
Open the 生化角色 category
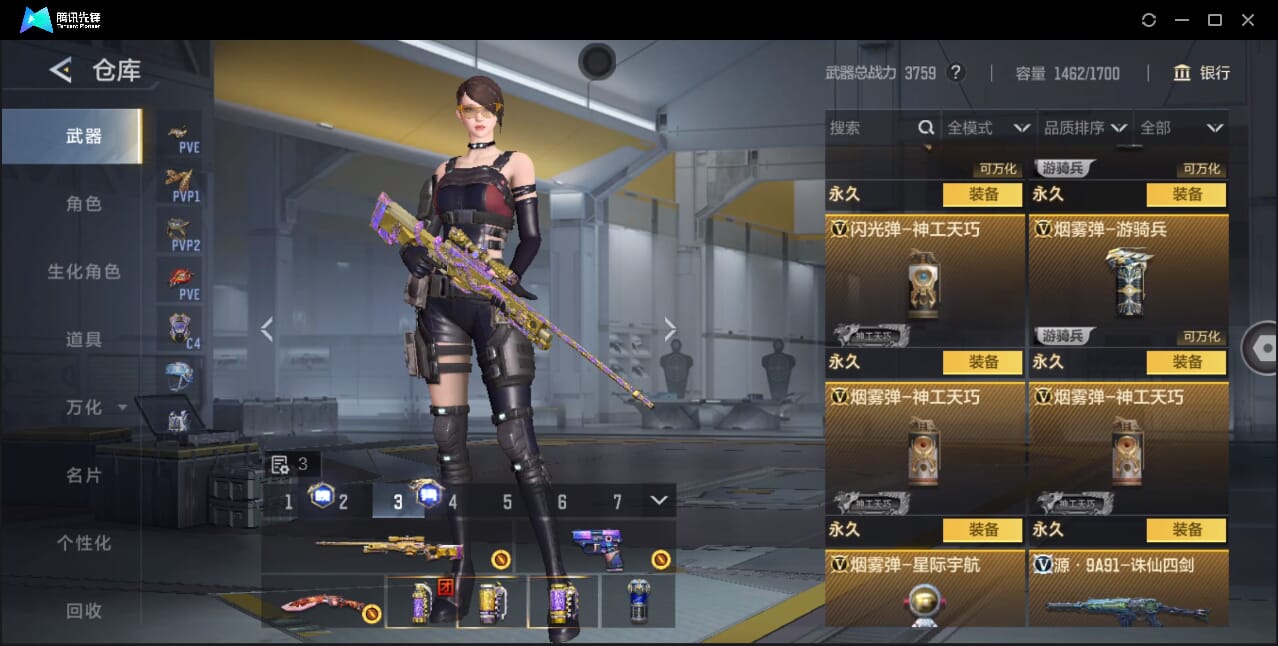click(x=84, y=272)
